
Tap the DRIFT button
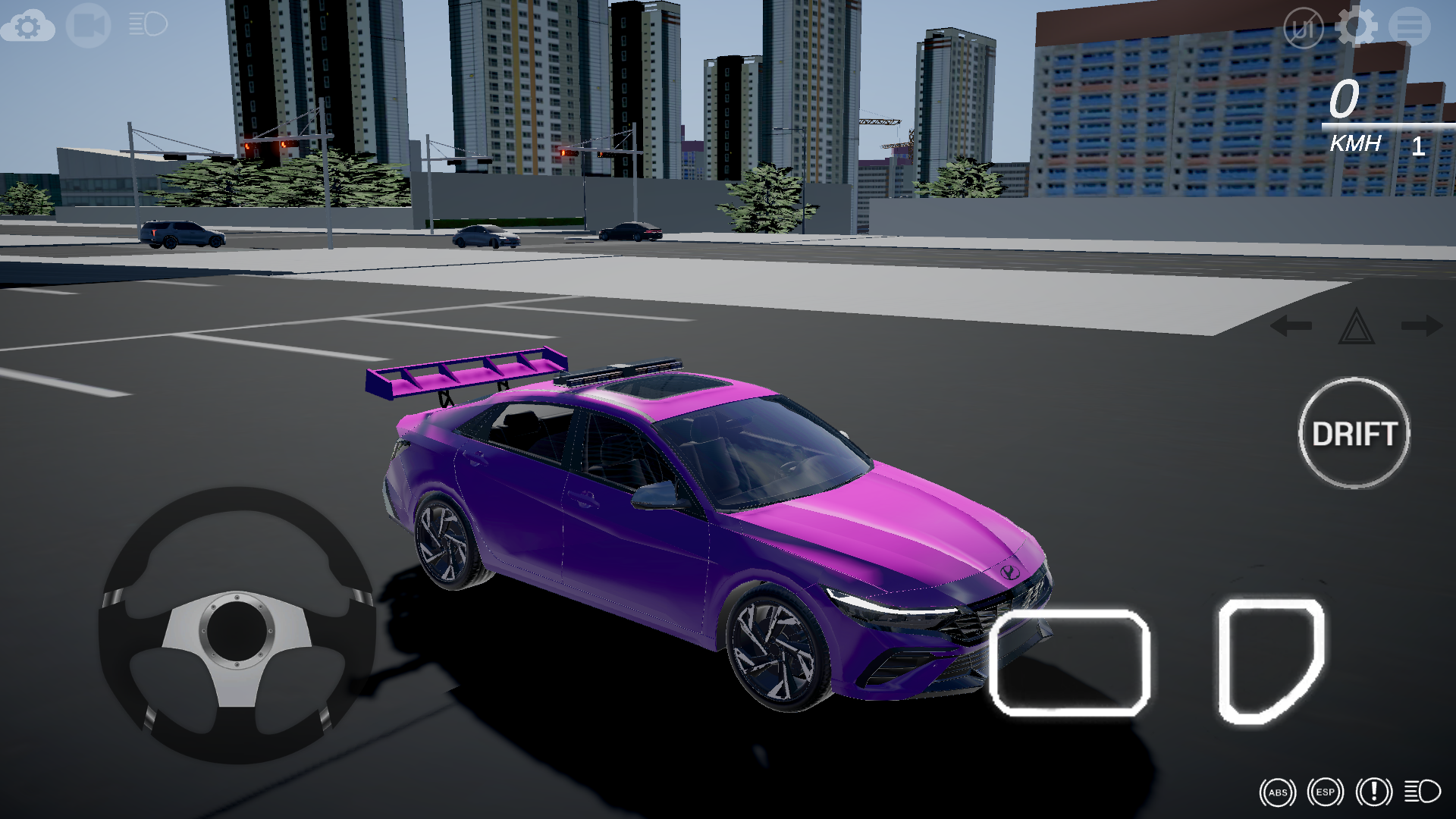(x=1354, y=434)
